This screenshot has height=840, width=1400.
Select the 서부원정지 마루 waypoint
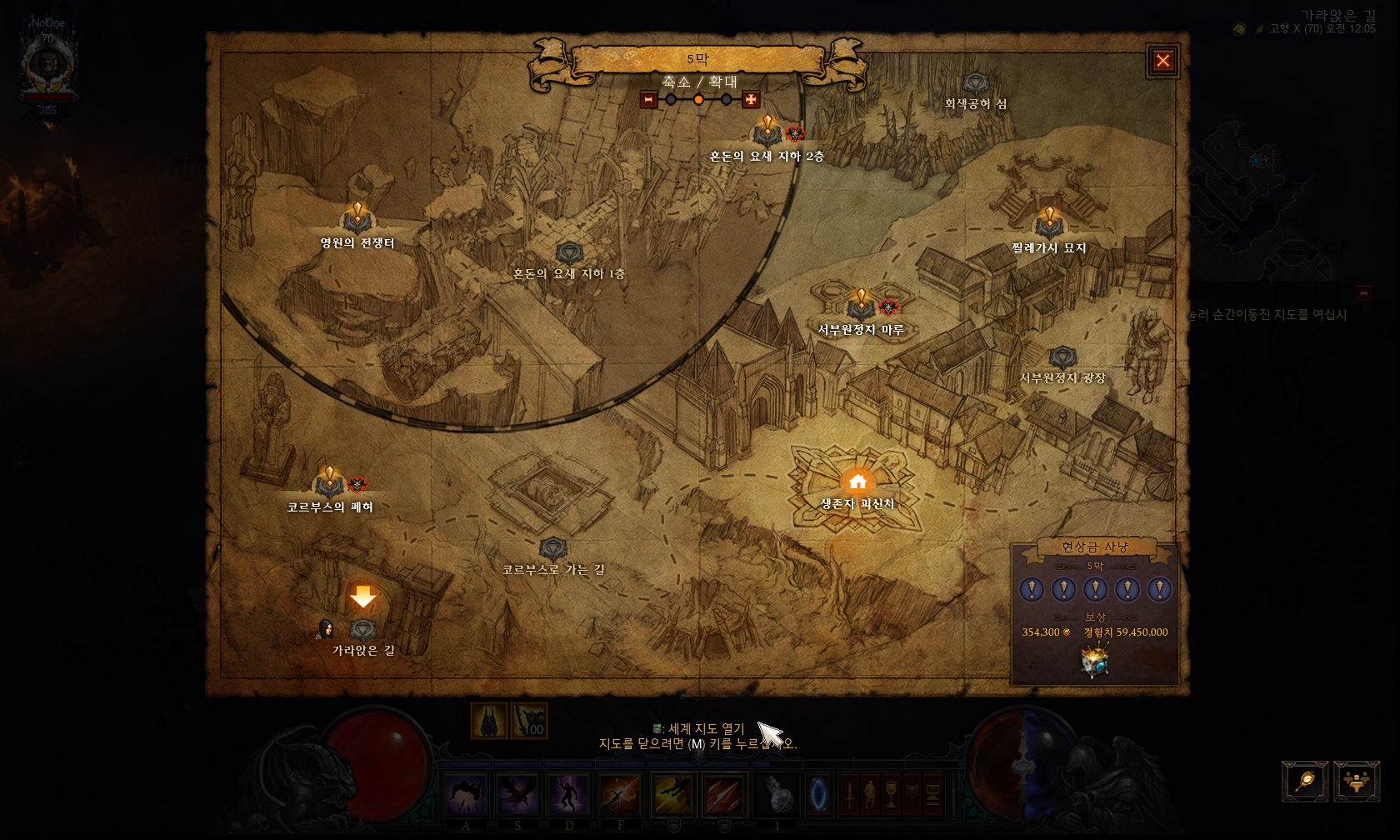tap(861, 307)
